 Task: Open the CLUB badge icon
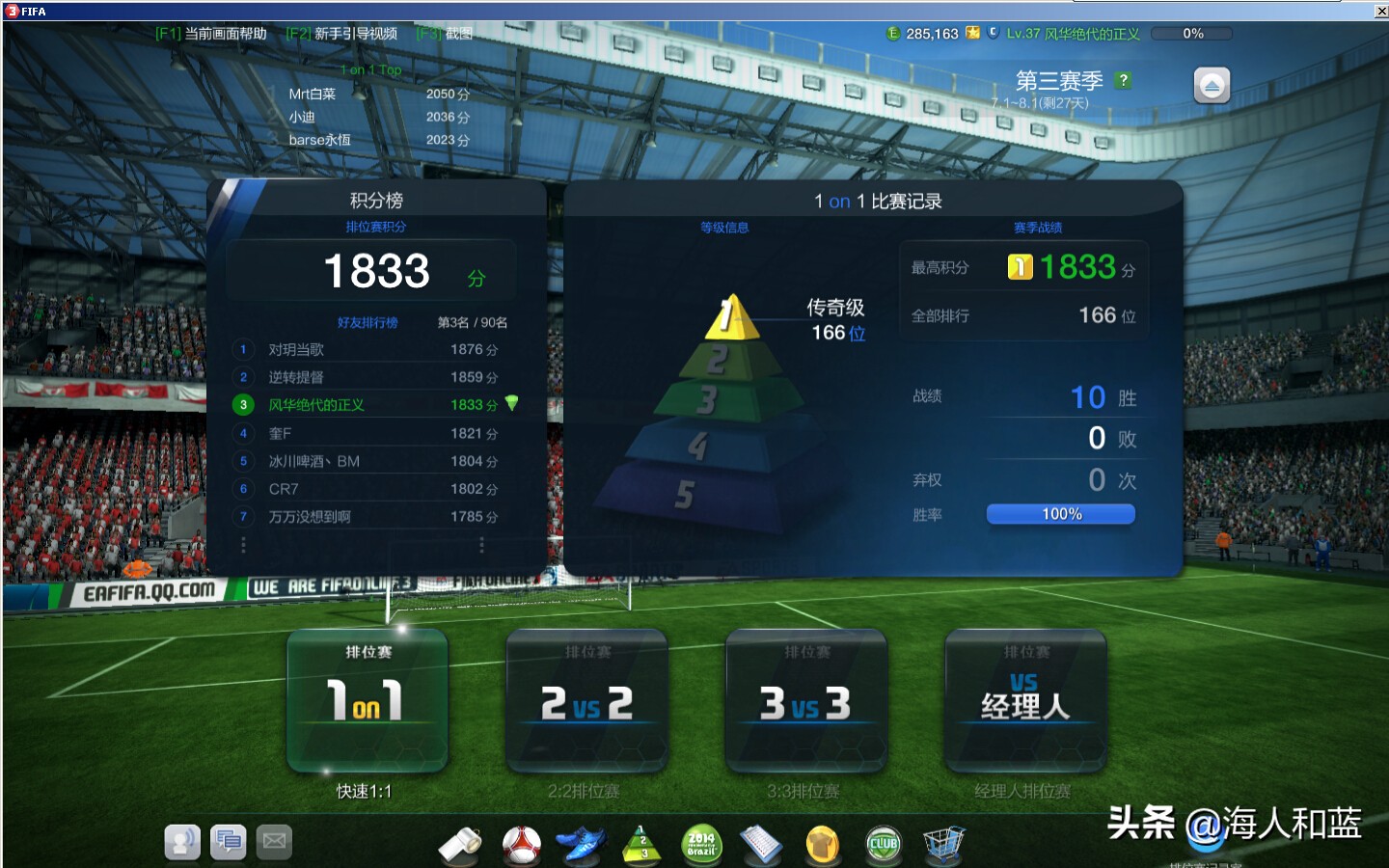pos(883,844)
